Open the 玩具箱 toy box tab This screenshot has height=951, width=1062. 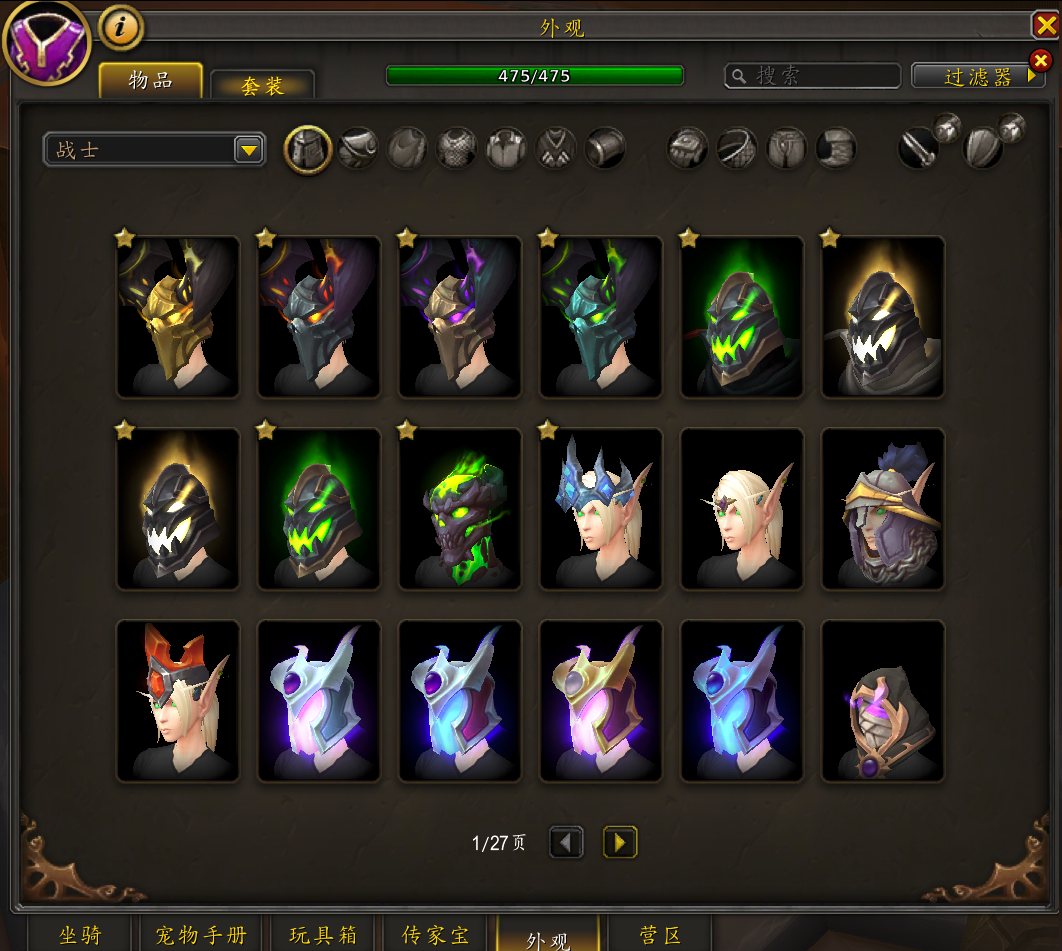[323, 935]
